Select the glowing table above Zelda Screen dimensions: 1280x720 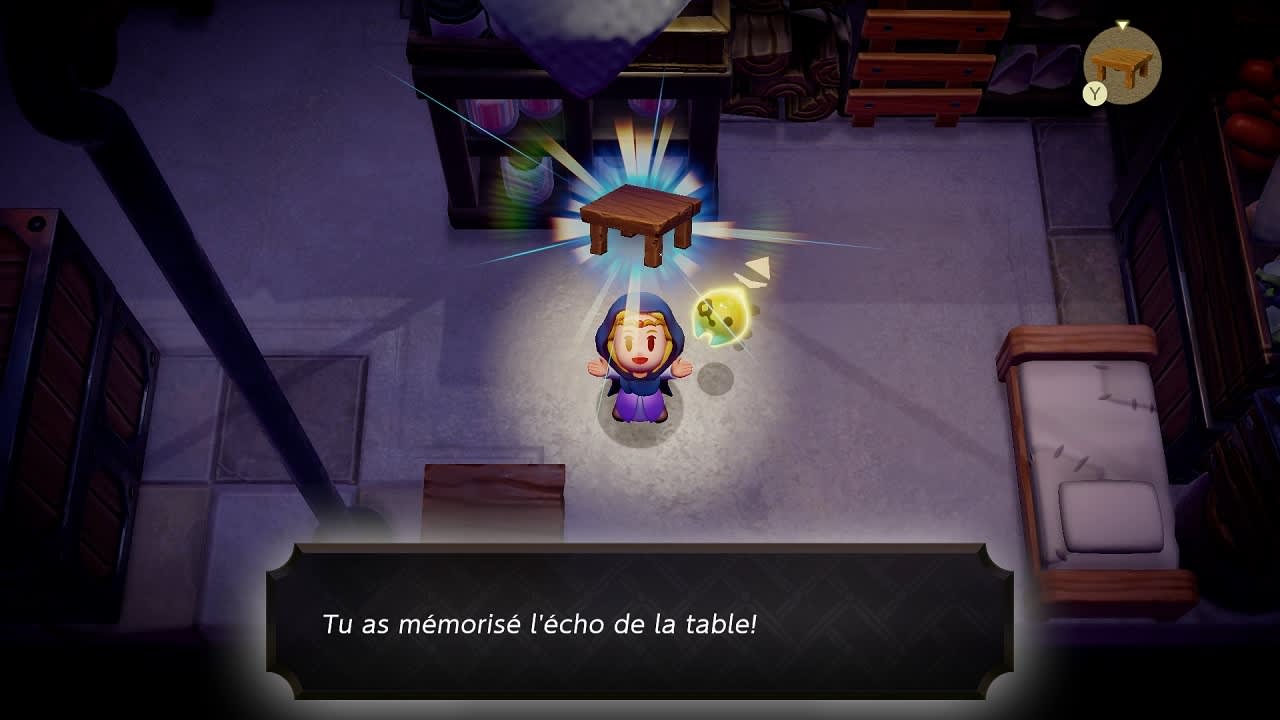click(640, 215)
